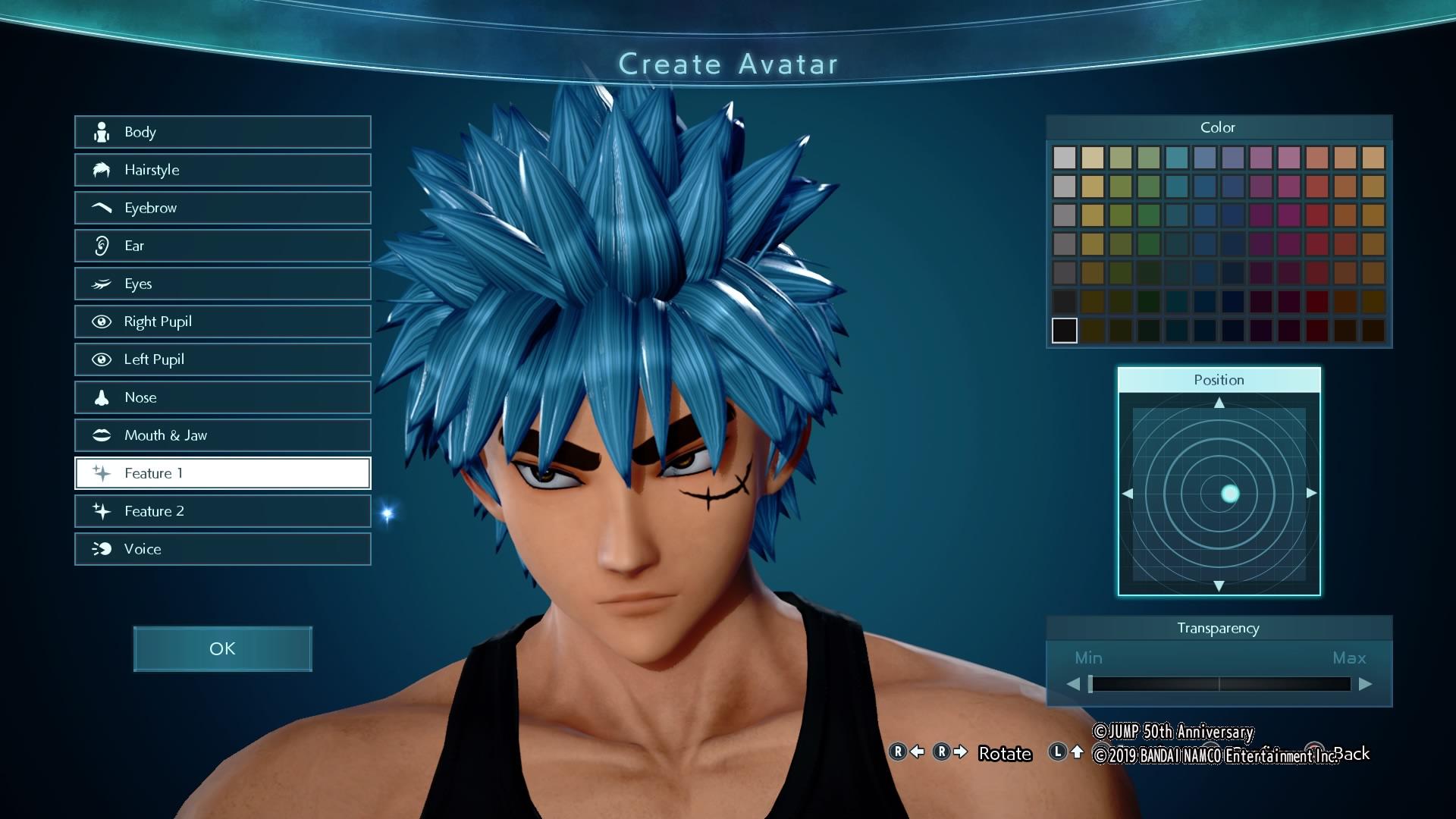Open the Left Pupil options
Screen dimensions: 1456x819
point(222,359)
